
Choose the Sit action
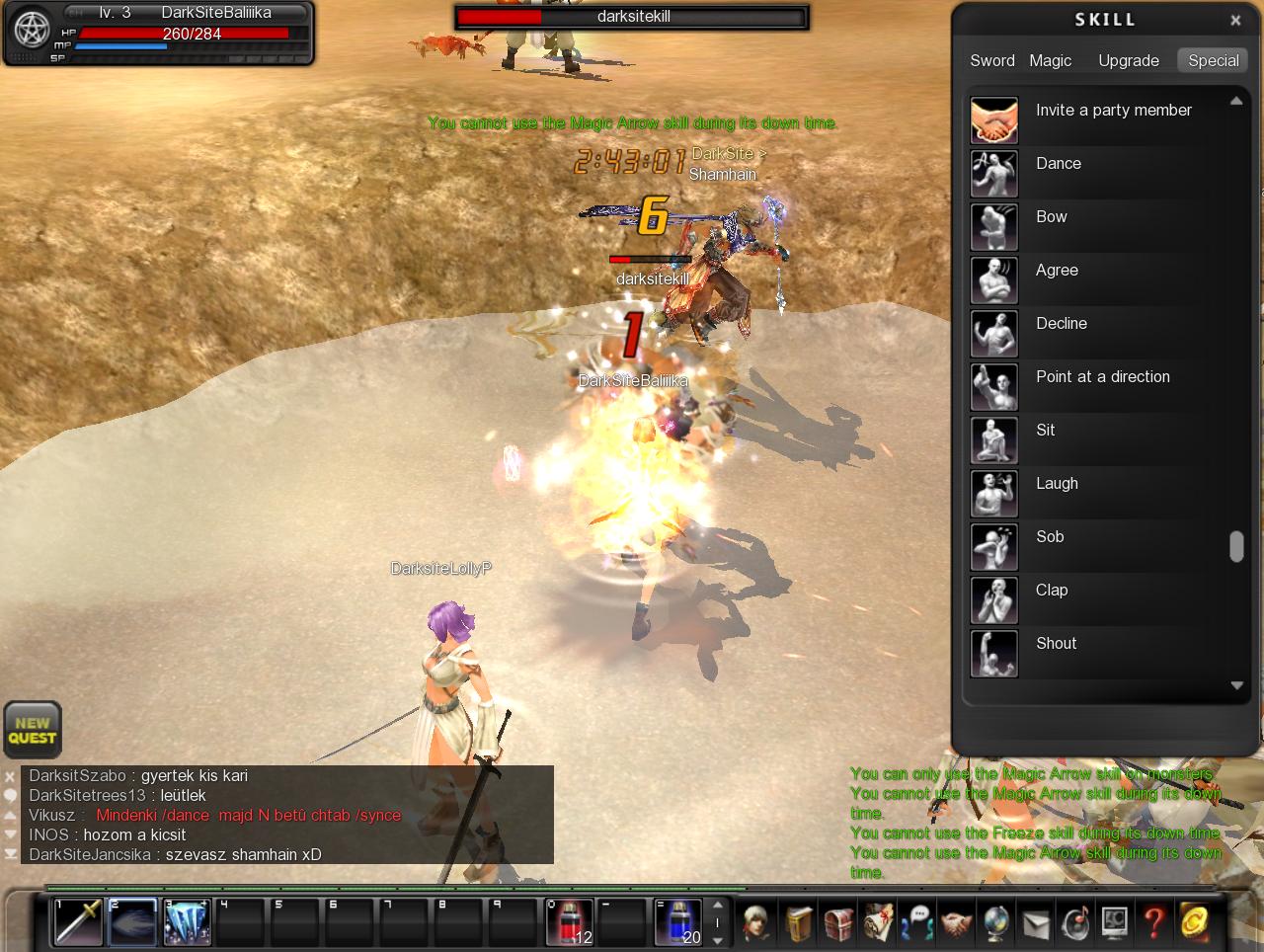click(994, 439)
